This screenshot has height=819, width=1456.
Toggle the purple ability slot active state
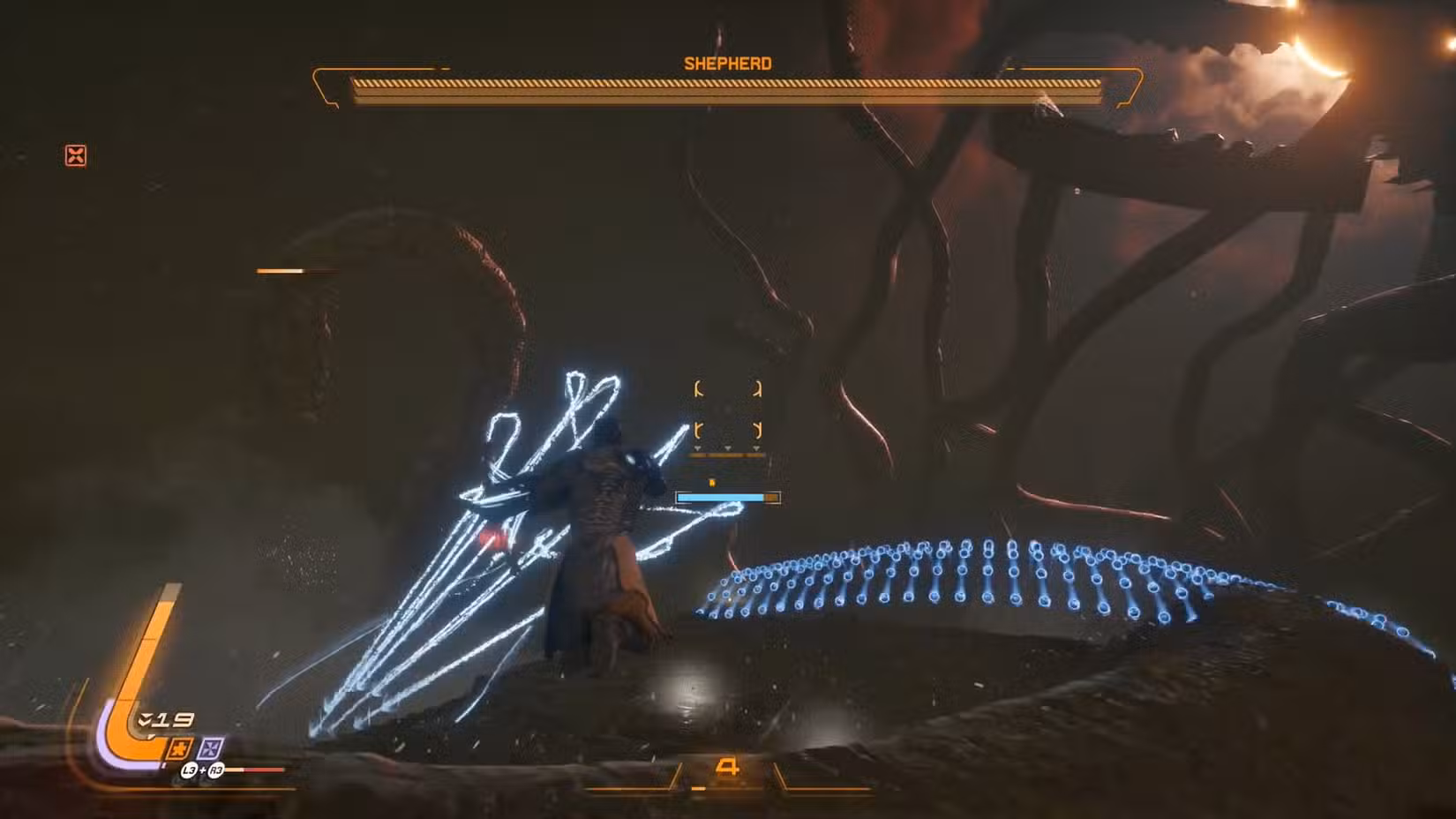(210, 749)
